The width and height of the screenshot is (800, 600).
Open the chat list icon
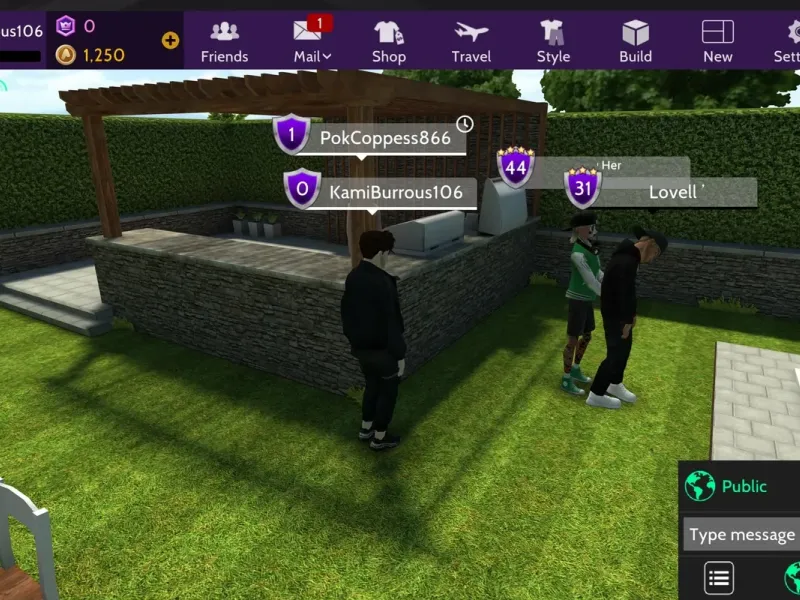pyautogui.click(x=719, y=577)
